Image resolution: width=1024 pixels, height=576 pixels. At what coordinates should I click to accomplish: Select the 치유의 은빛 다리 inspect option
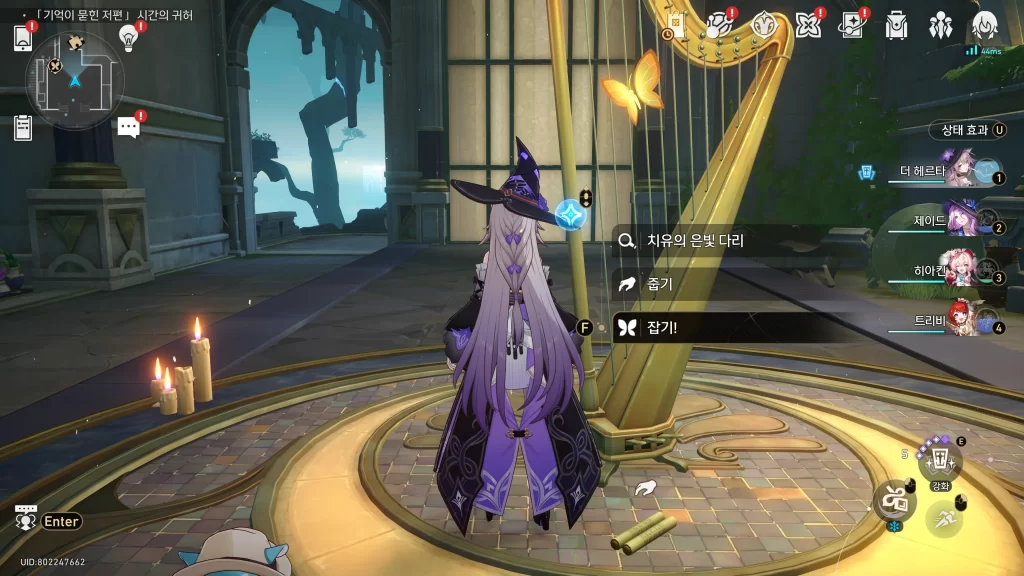695,241
